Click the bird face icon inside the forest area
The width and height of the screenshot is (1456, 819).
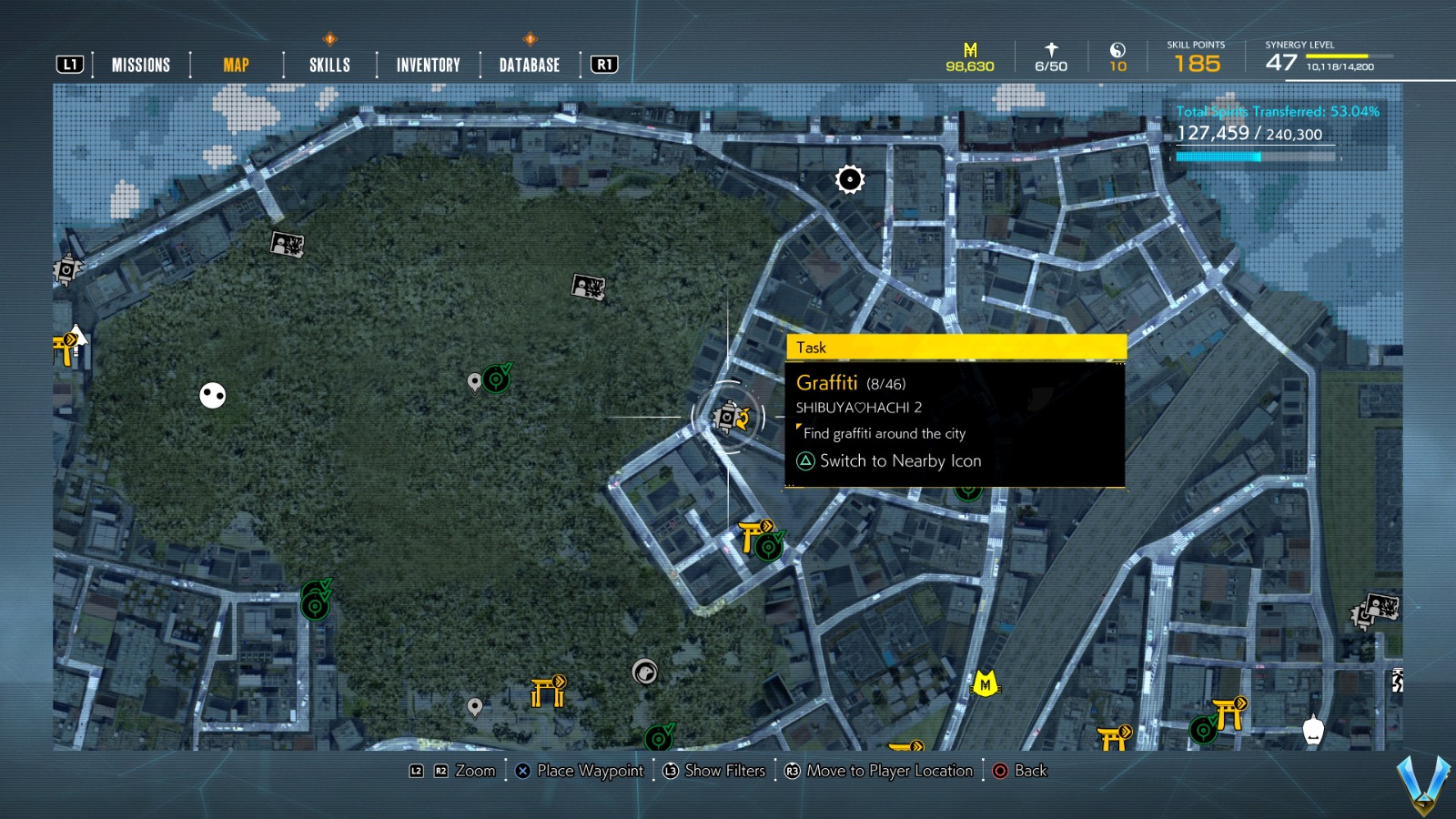coord(646,671)
